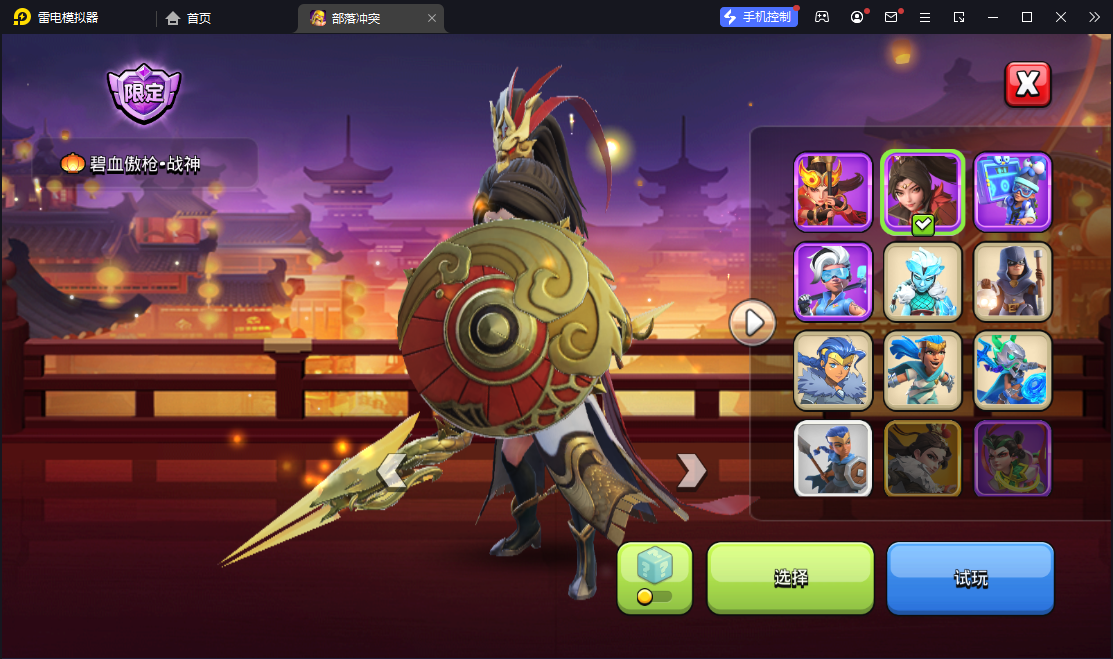This screenshot has width=1113, height=659.
Task: Close the skin selection screen with red X
Action: [x=1027, y=84]
